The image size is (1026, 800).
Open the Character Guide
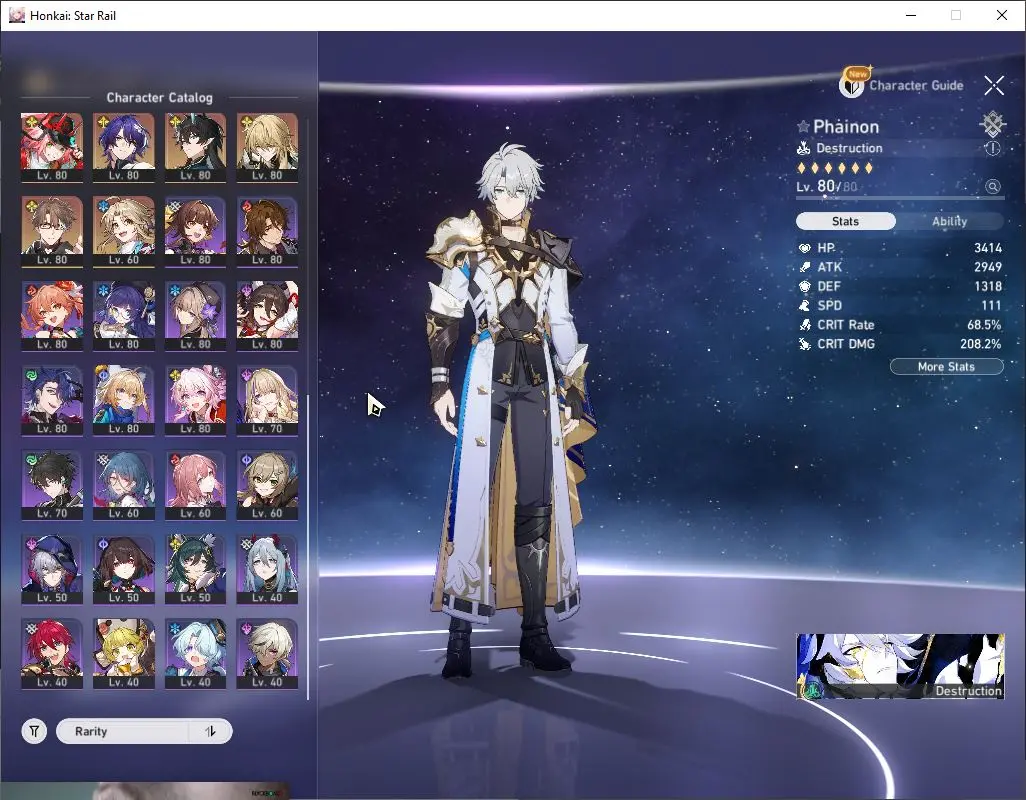tap(903, 85)
